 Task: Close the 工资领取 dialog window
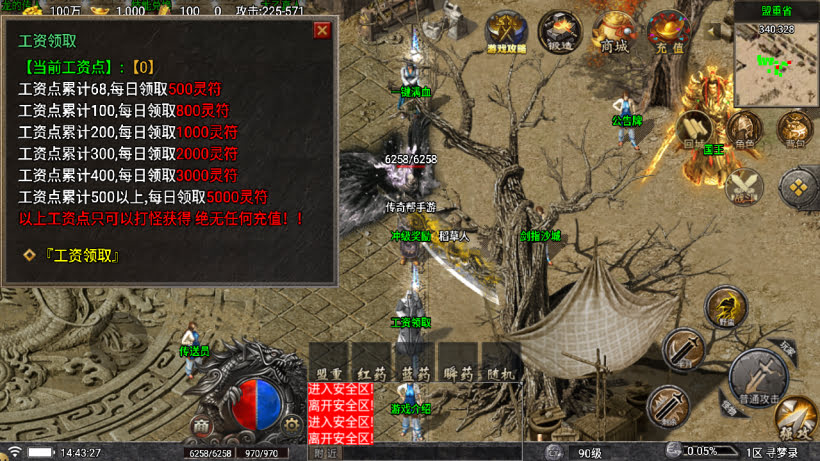tap(322, 30)
